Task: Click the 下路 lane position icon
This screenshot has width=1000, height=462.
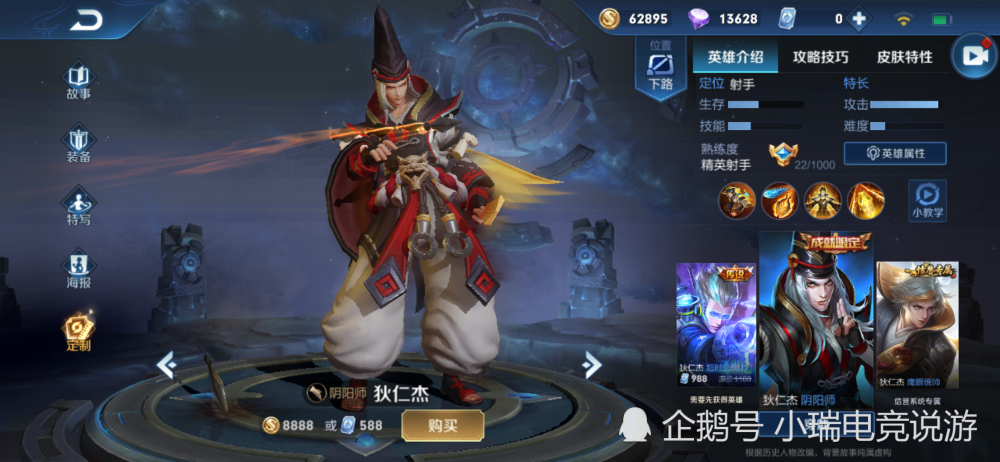Action: click(x=661, y=68)
